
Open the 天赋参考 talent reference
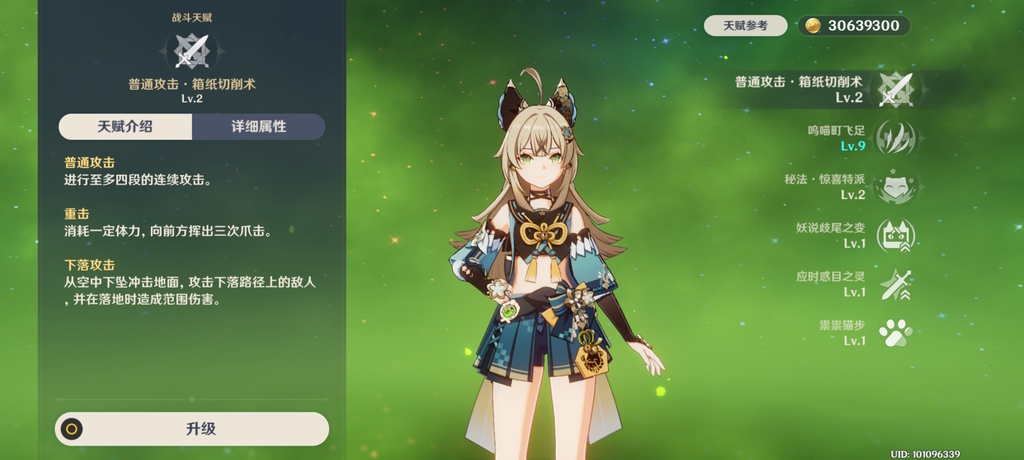pyautogui.click(x=745, y=26)
